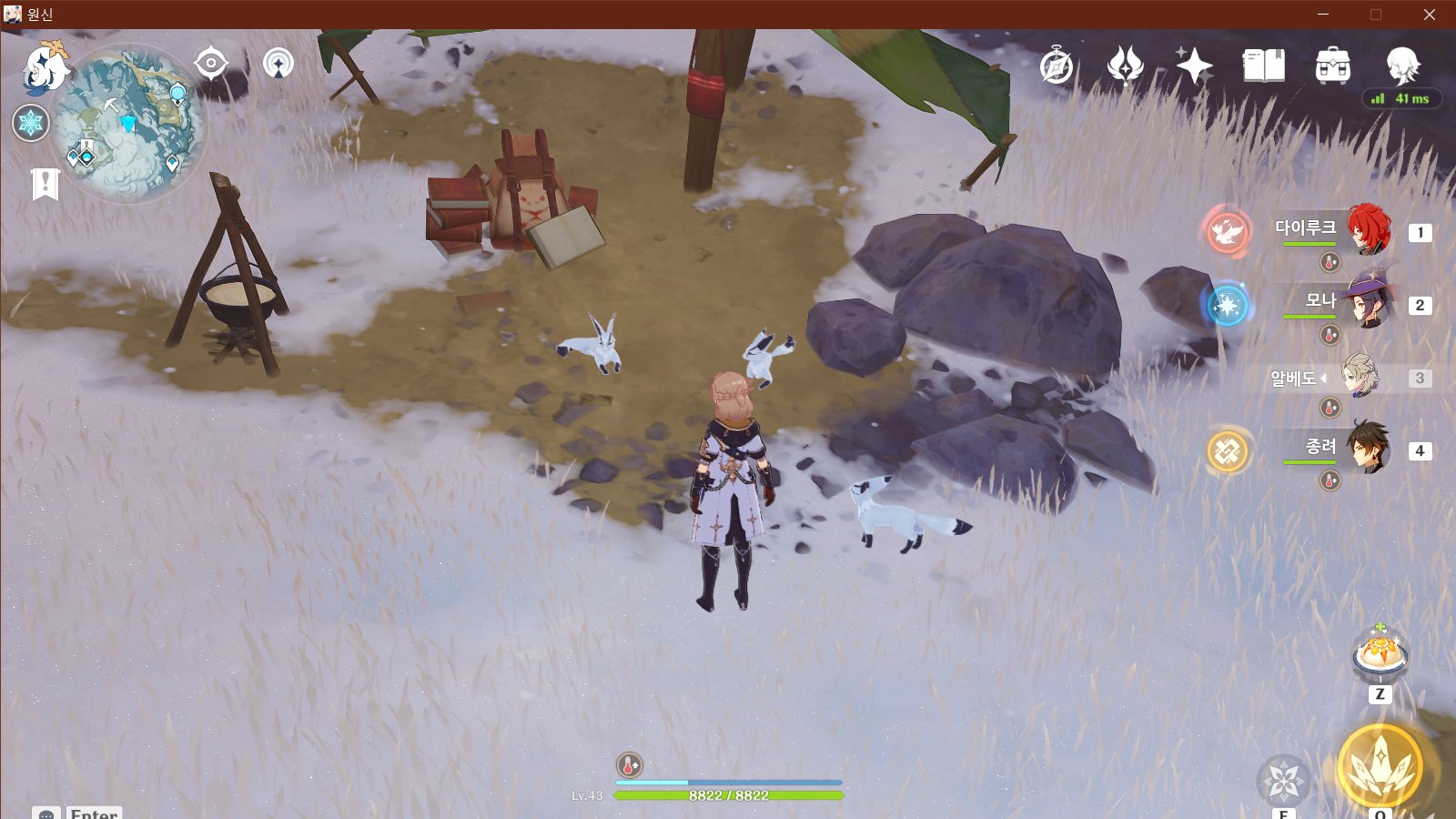The image size is (1456, 819).
Task: Activate the golden Elemental Burst button
Action: pyautogui.click(x=1380, y=767)
